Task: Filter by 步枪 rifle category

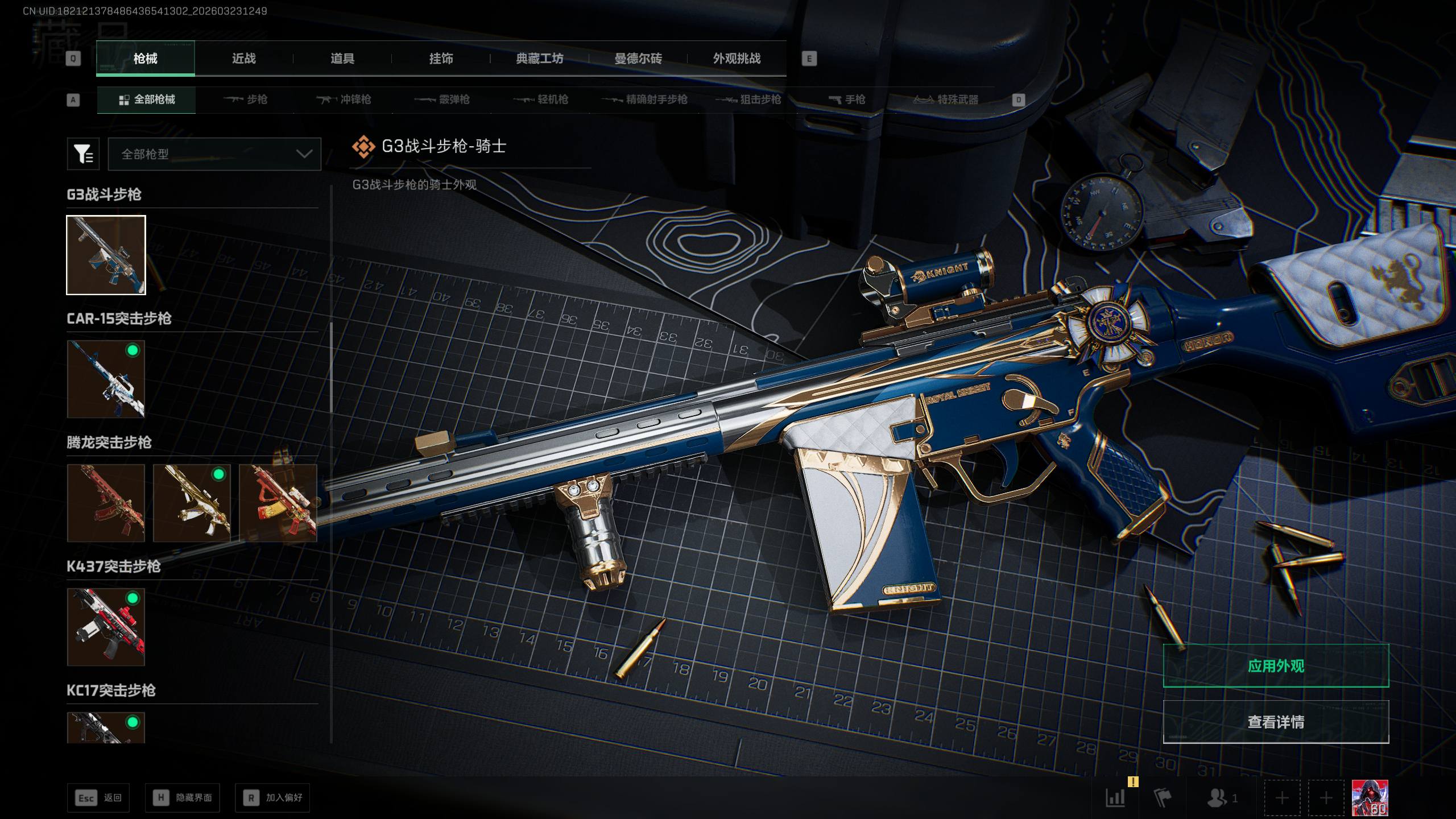Action: [246, 100]
